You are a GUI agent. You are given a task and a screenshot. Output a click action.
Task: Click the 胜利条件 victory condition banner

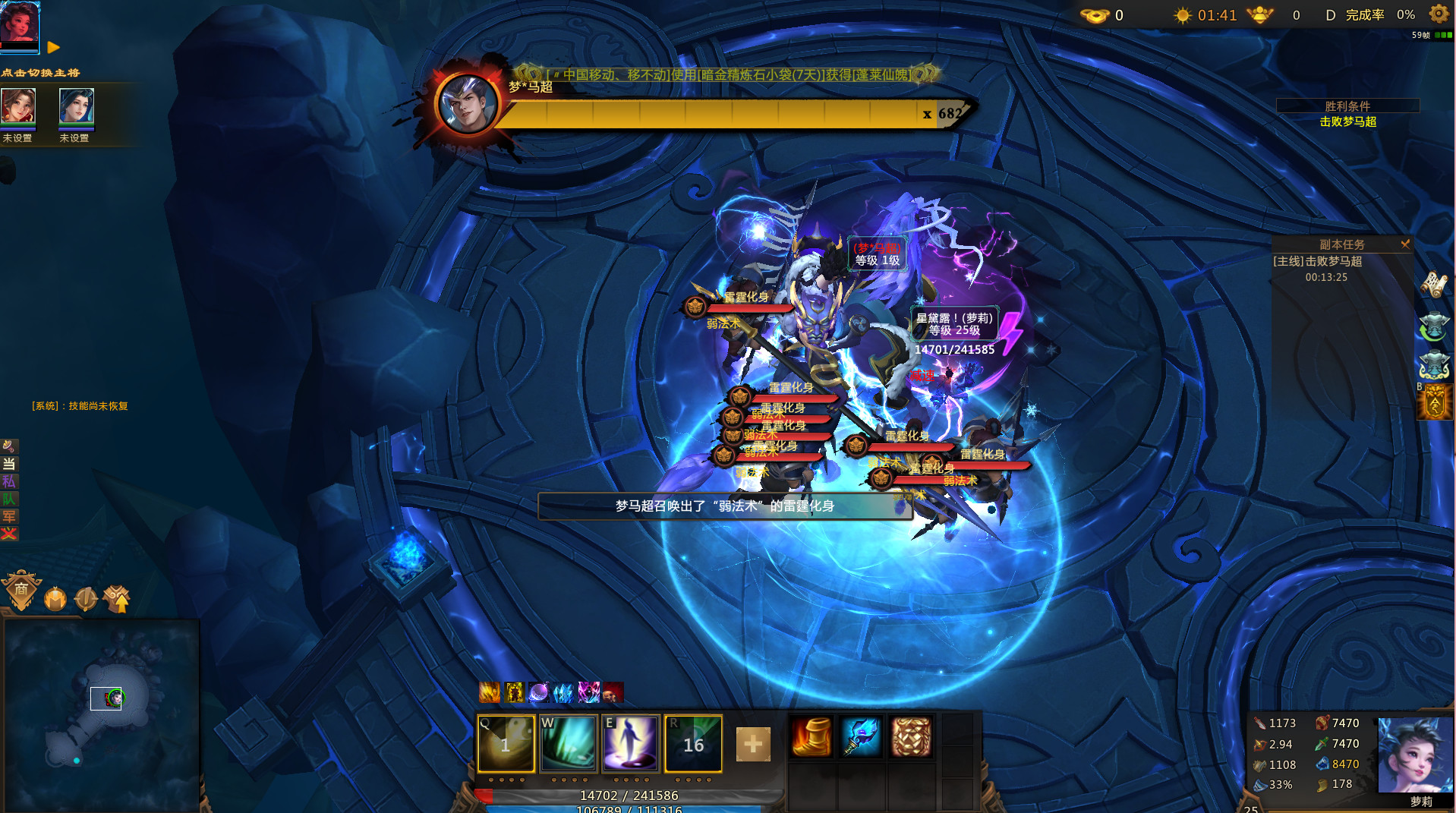point(1347,106)
